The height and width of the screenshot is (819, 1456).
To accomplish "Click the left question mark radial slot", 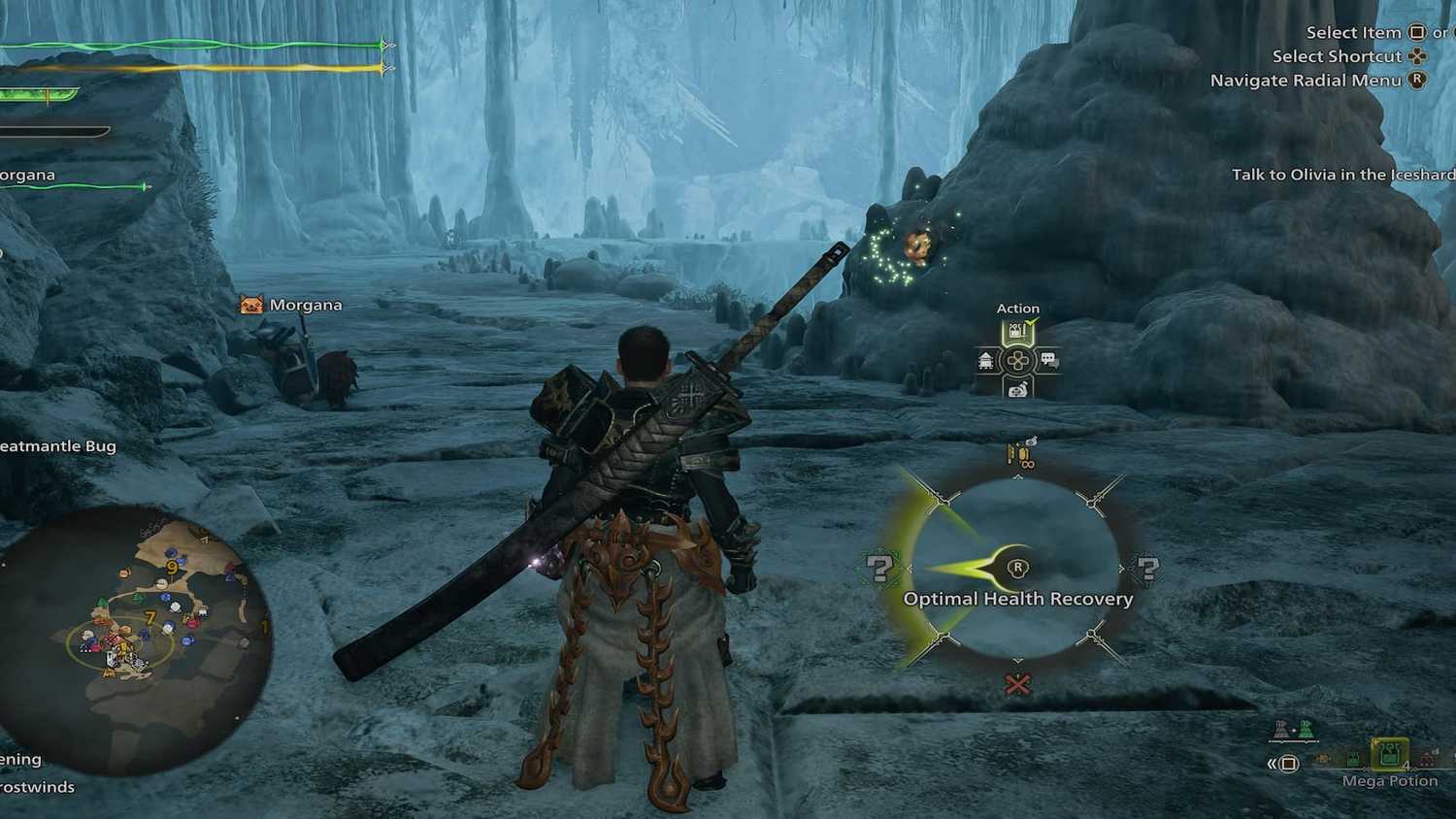I will pos(881,569).
